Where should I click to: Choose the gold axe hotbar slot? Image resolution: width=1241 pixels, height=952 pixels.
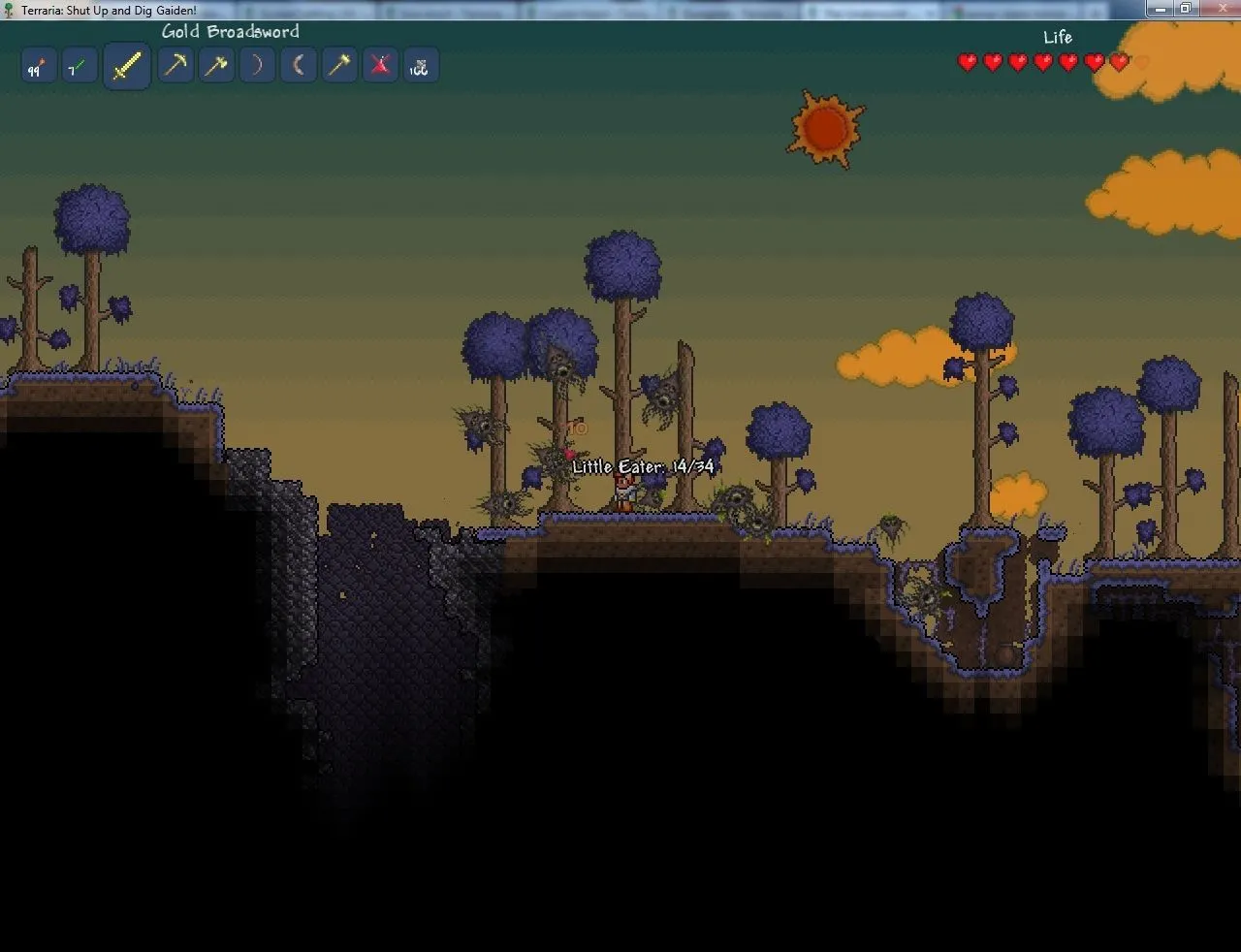click(216, 66)
